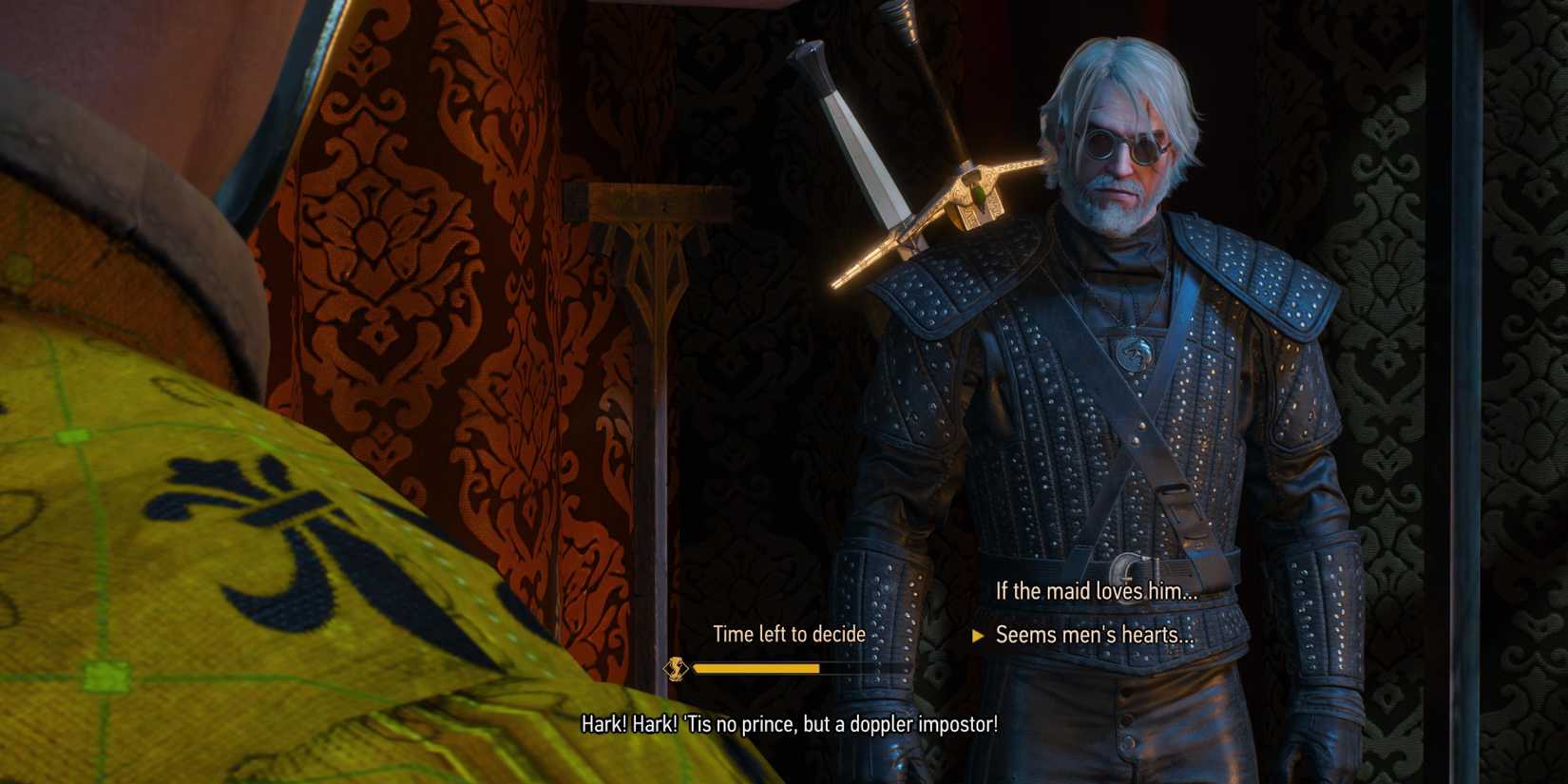Screen dimensions: 1568x784
Task: Click the yellow arrow dialogue indicator
Action: [981, 634]
